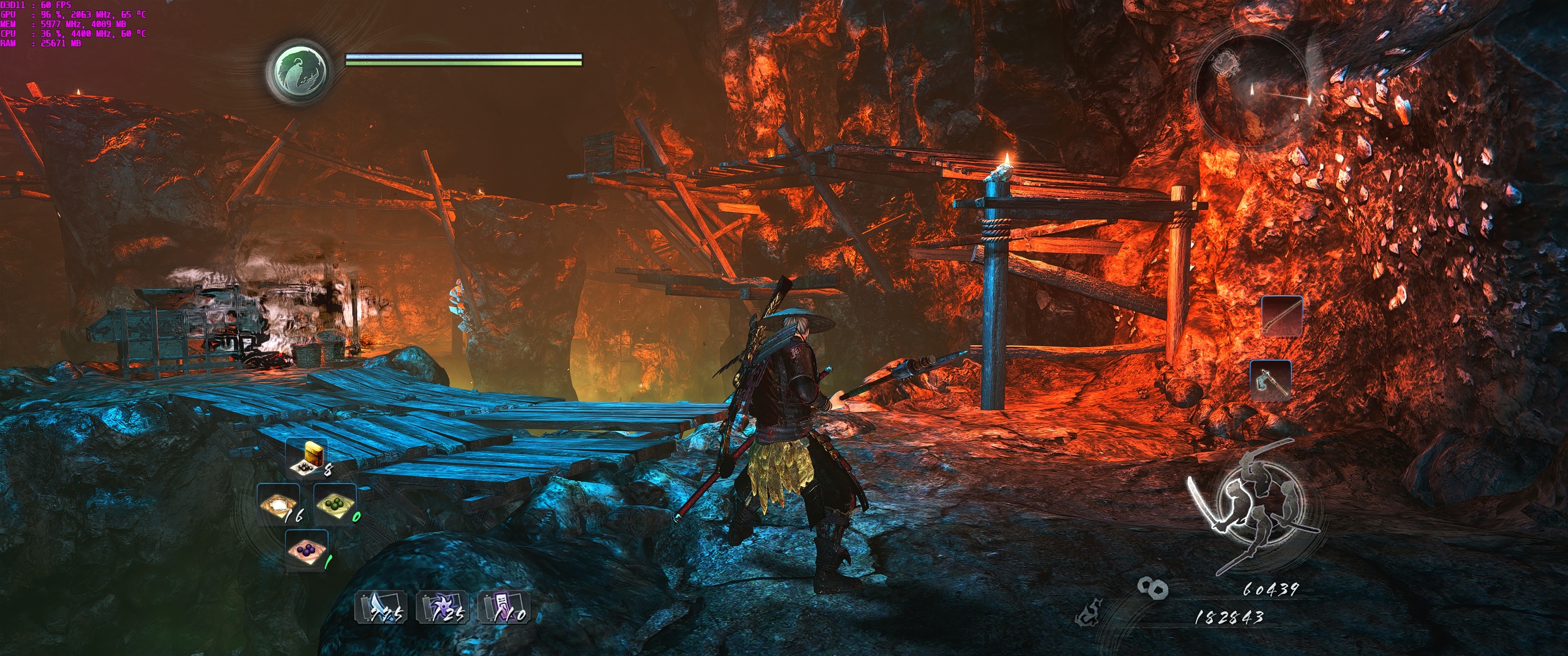Use the purple pellets item slot
This screenshot has height=656, width=1568.
point(307,550)
